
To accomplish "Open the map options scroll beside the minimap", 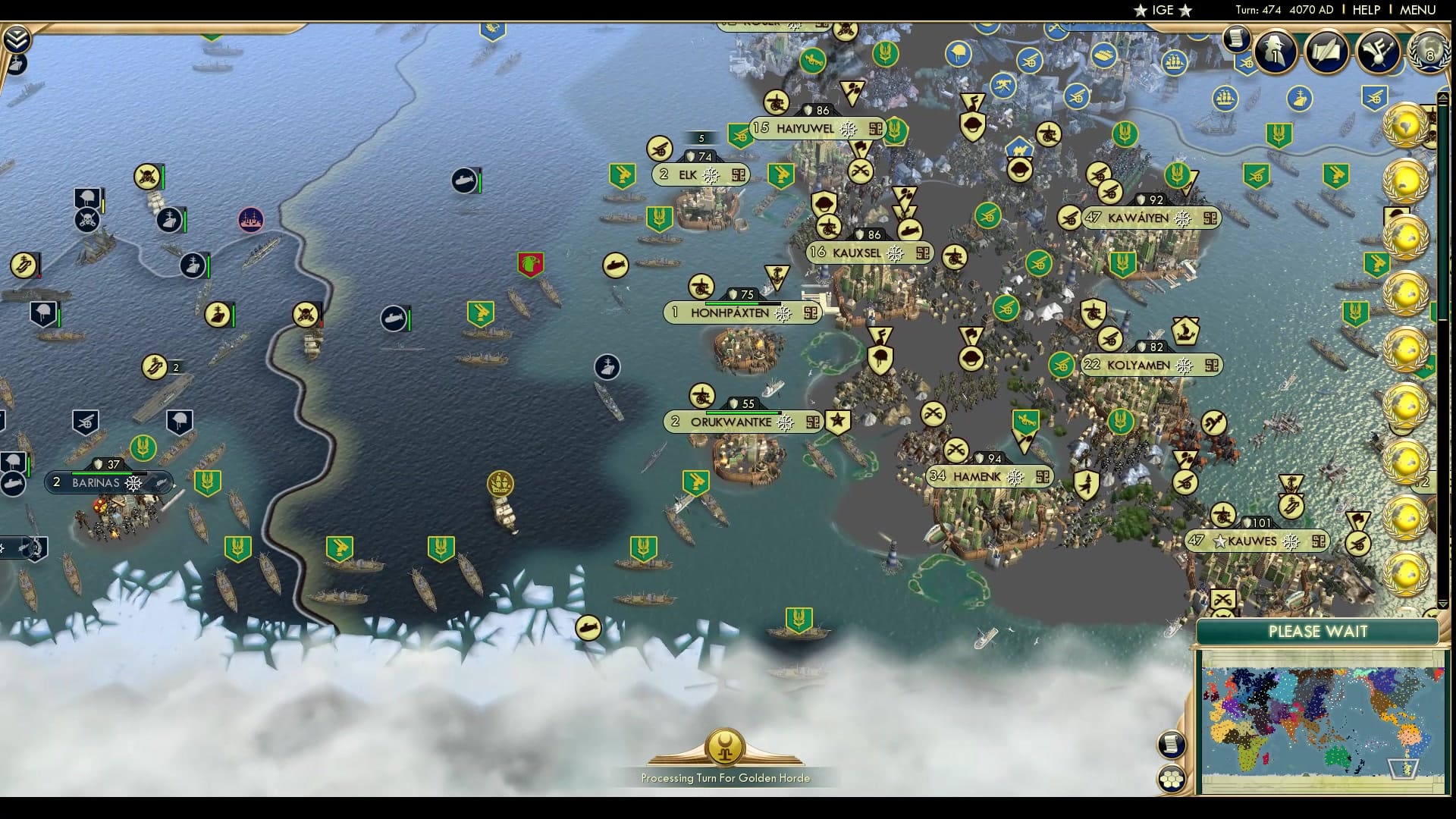I will click(x=1172, y=744).
